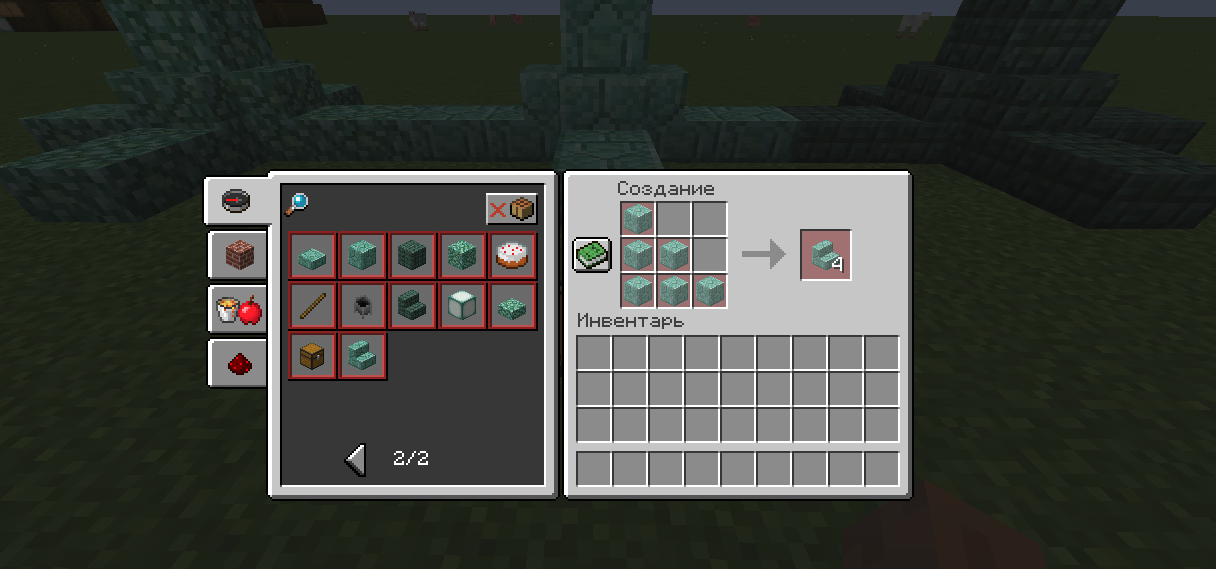1216x569 pixels.
Task: Choose the prismarine bricks block recipe
Action: coord(363,256)
